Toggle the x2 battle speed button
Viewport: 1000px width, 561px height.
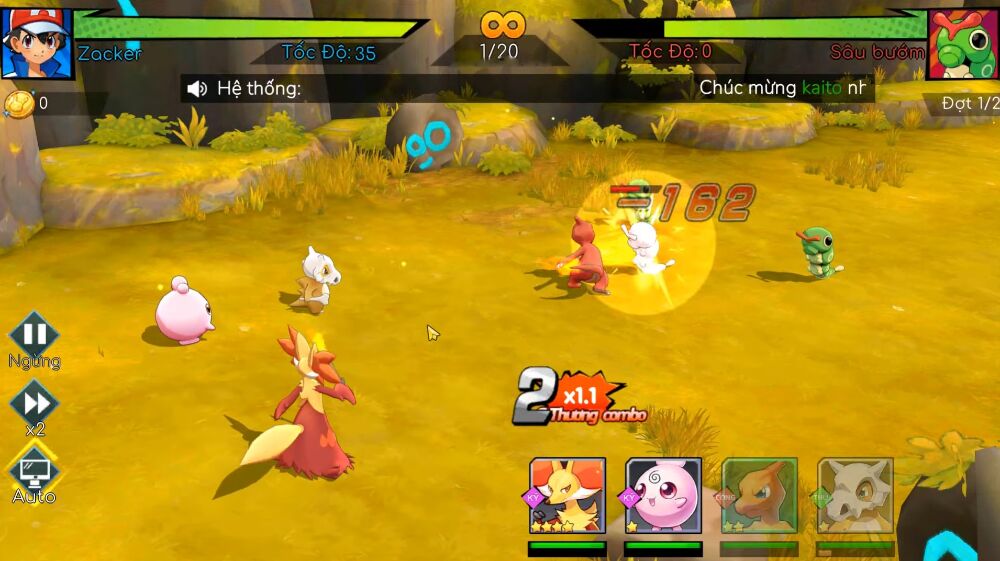point(35,403)
